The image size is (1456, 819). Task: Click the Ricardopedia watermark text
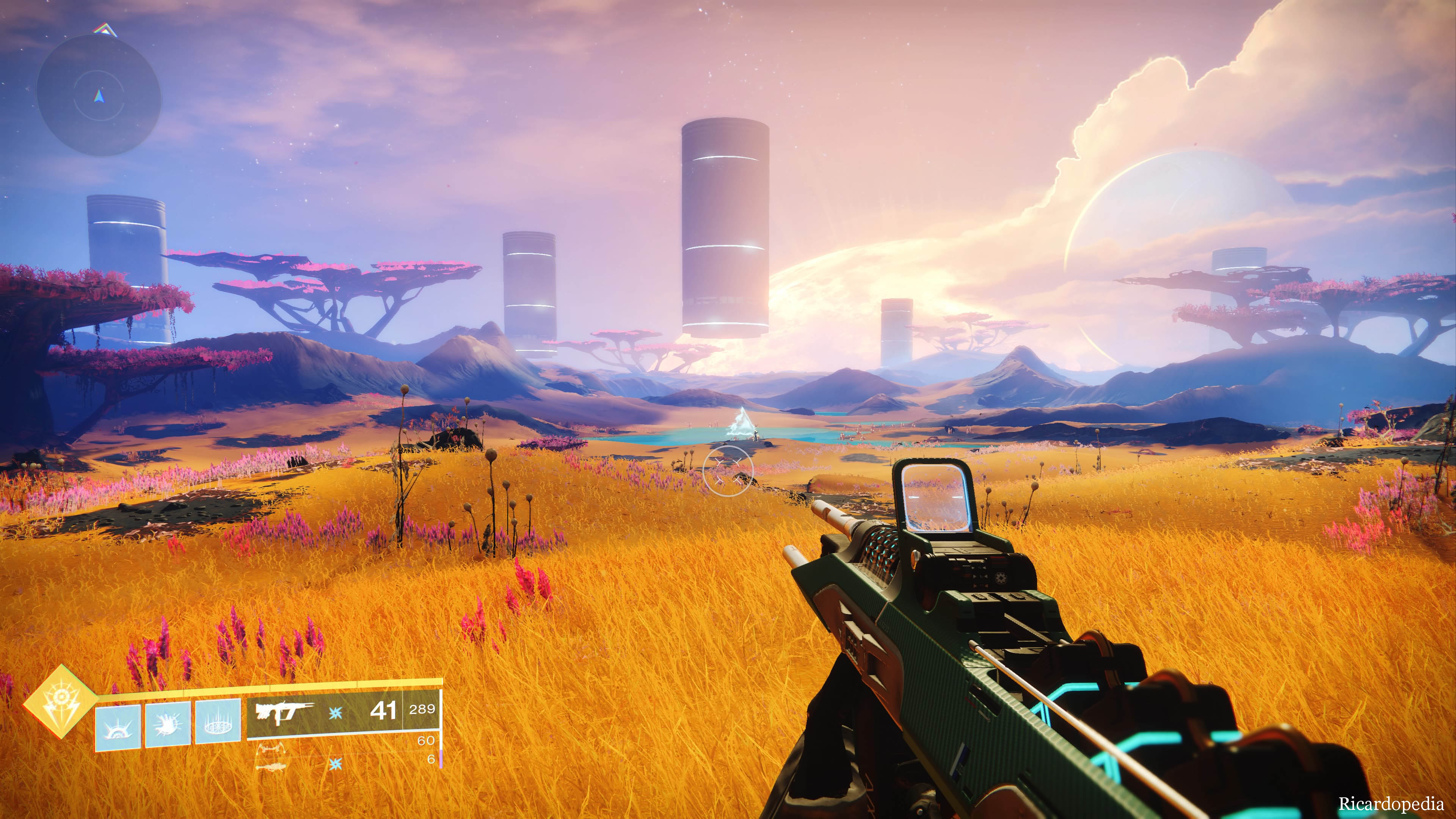click(1390, 804)
